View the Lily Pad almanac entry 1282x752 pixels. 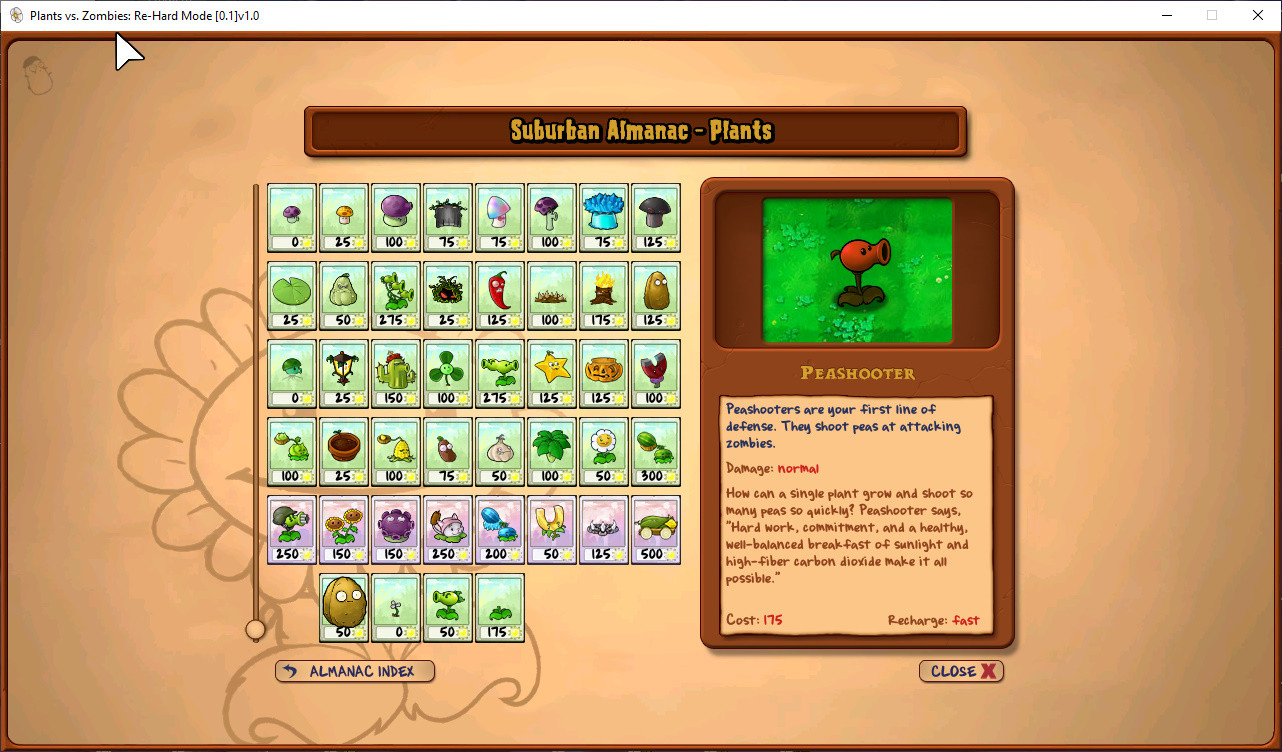point(292,295)
